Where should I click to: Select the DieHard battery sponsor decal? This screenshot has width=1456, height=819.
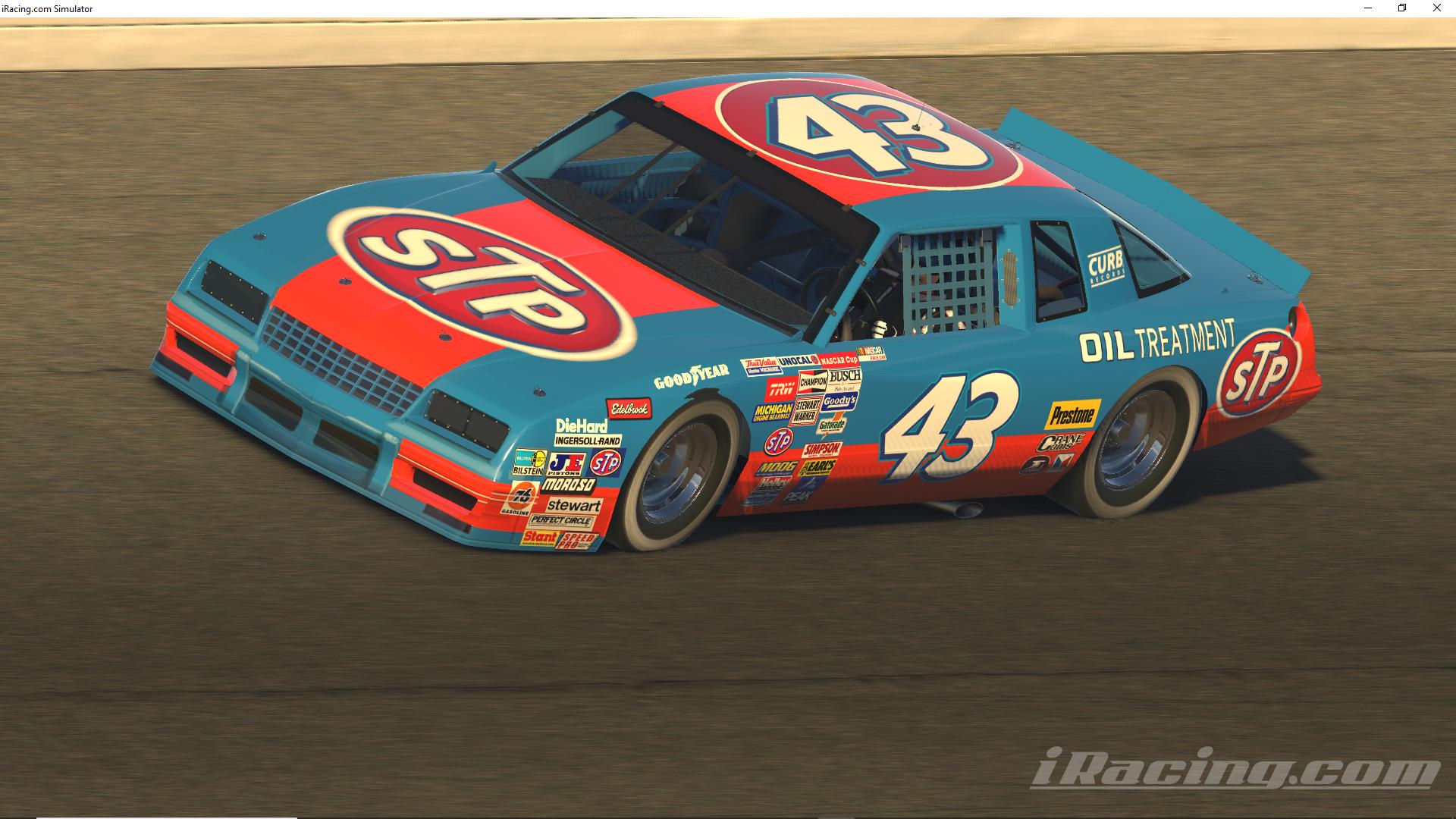pos(581,426)
